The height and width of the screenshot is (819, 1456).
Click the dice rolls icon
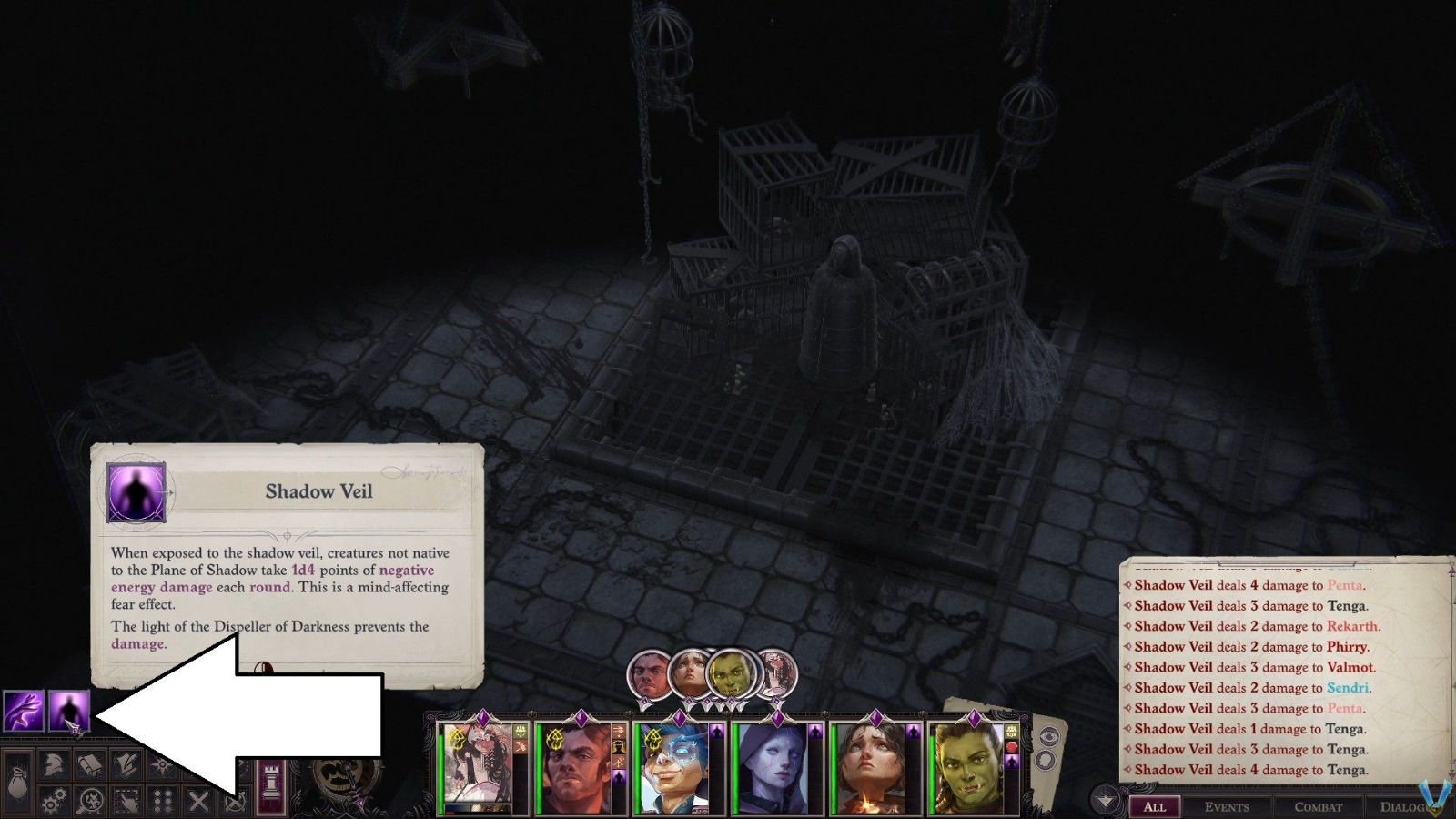[x=162, y=803]
